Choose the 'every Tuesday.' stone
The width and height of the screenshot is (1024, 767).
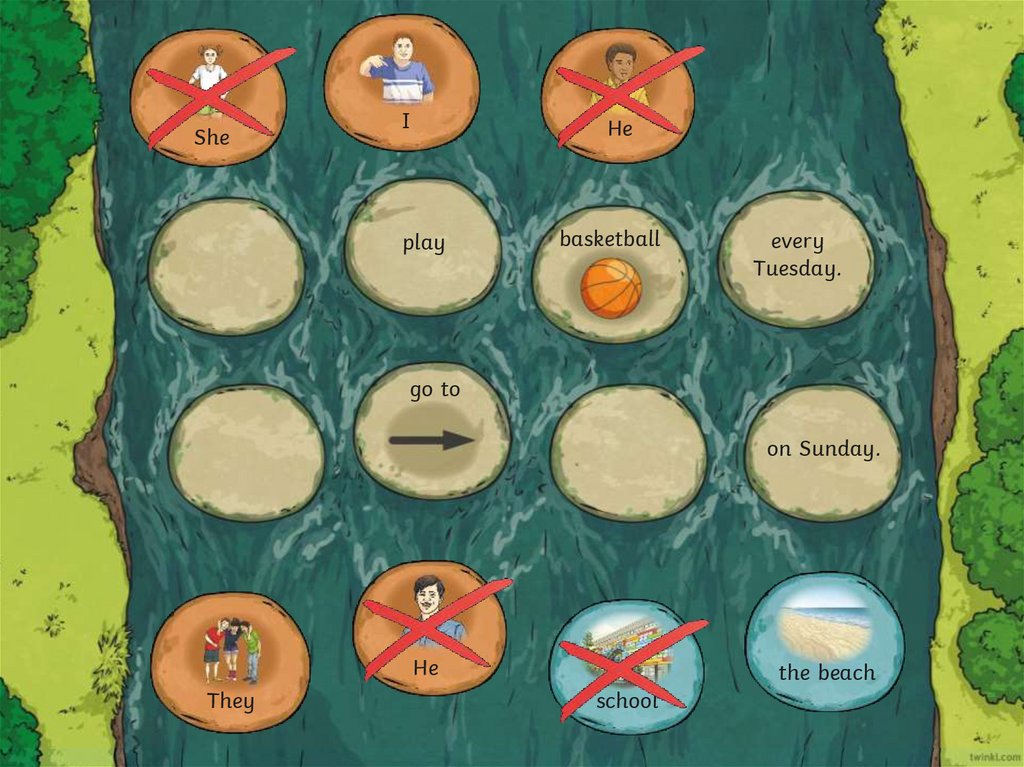796,258
